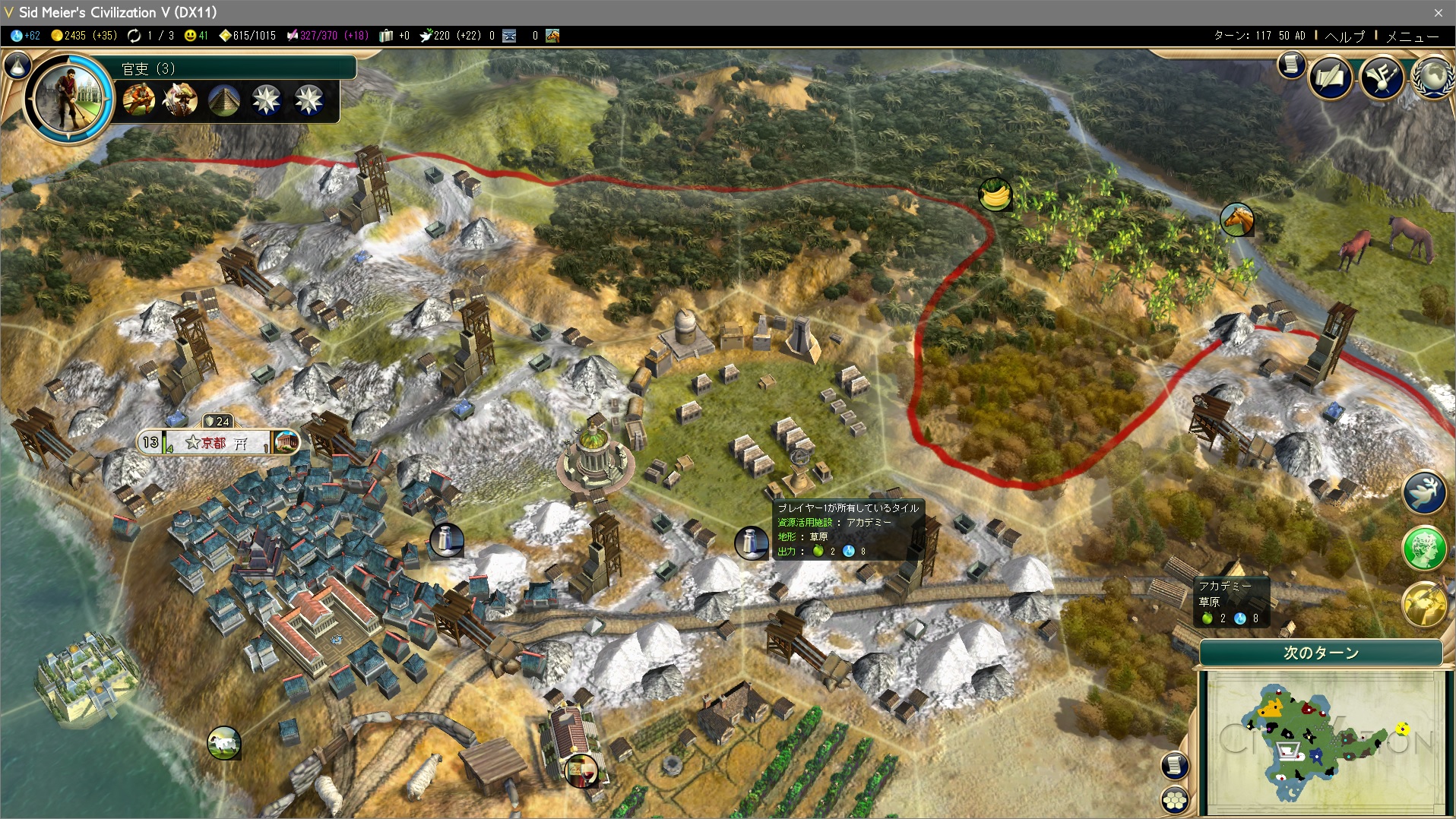Image resolution: width=1456 pixels, height=819 pixels.
Task: Select the musketeer unit icon in research panel
Action: point(139,100)
